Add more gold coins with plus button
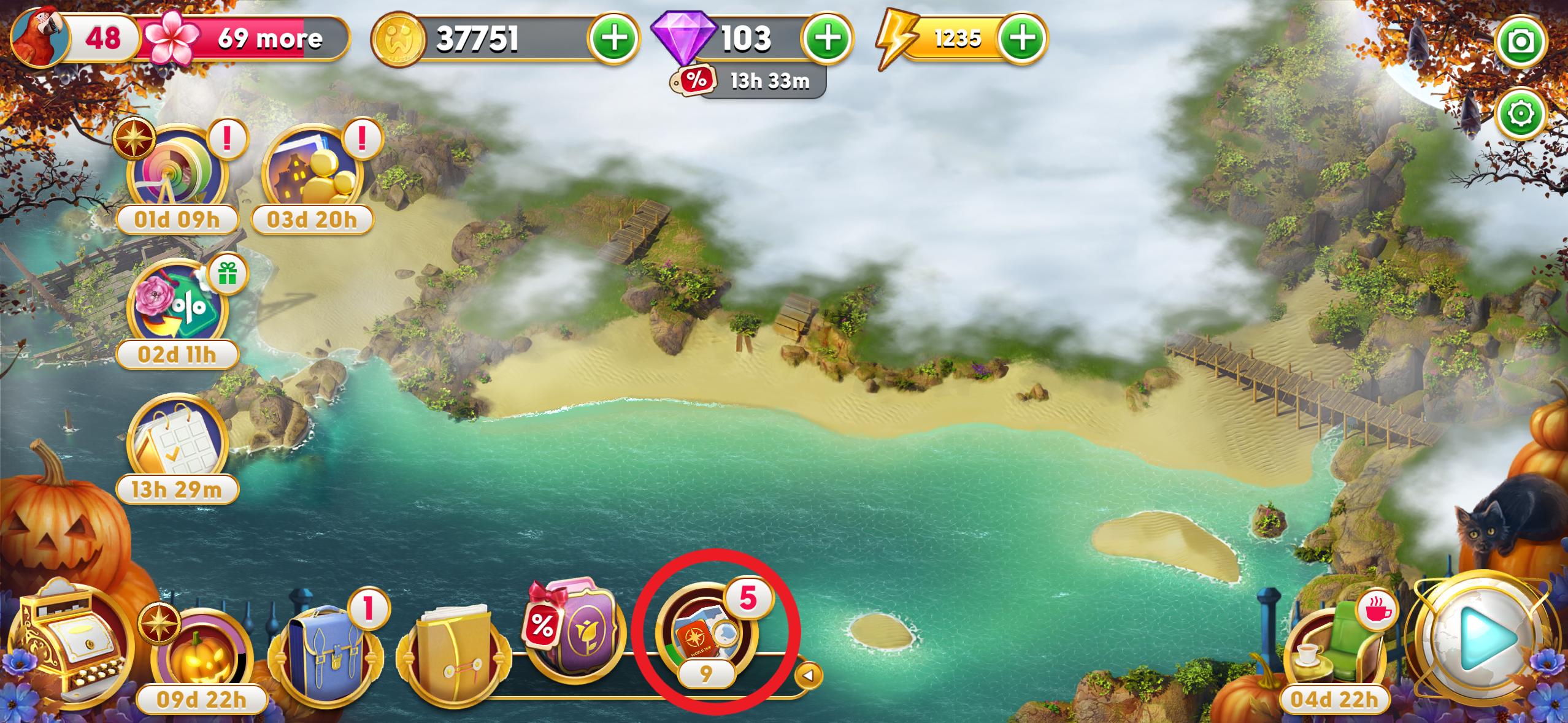The height and width of the screenshot is (723, 1568). point(614,39)
